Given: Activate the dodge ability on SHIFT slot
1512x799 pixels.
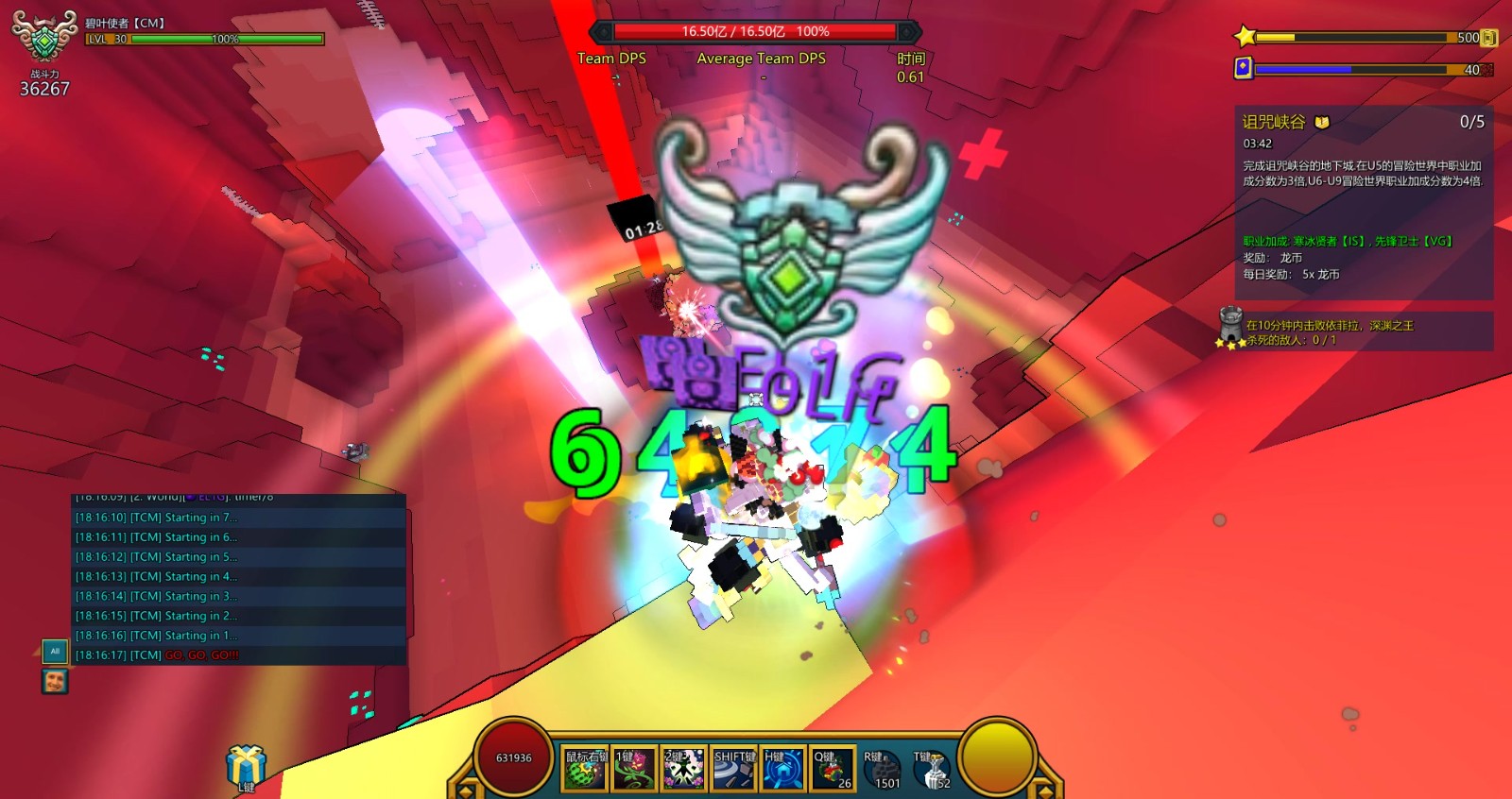Looking at the screenshot, I should click(x=733, y=769).
